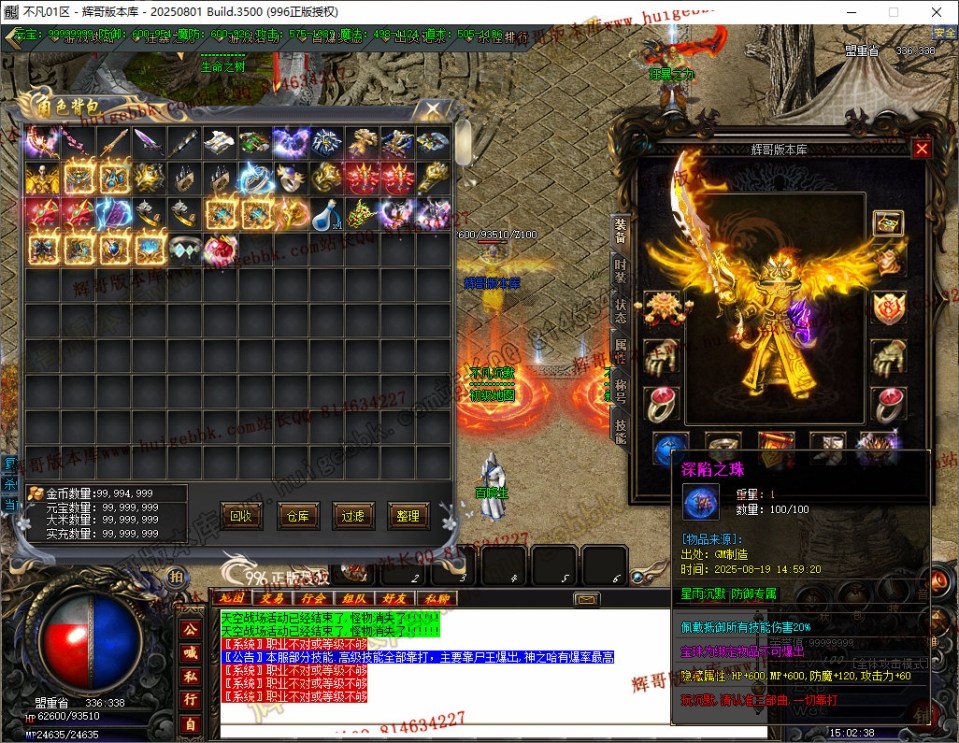Open the 状态 status tab

point(620,309)
